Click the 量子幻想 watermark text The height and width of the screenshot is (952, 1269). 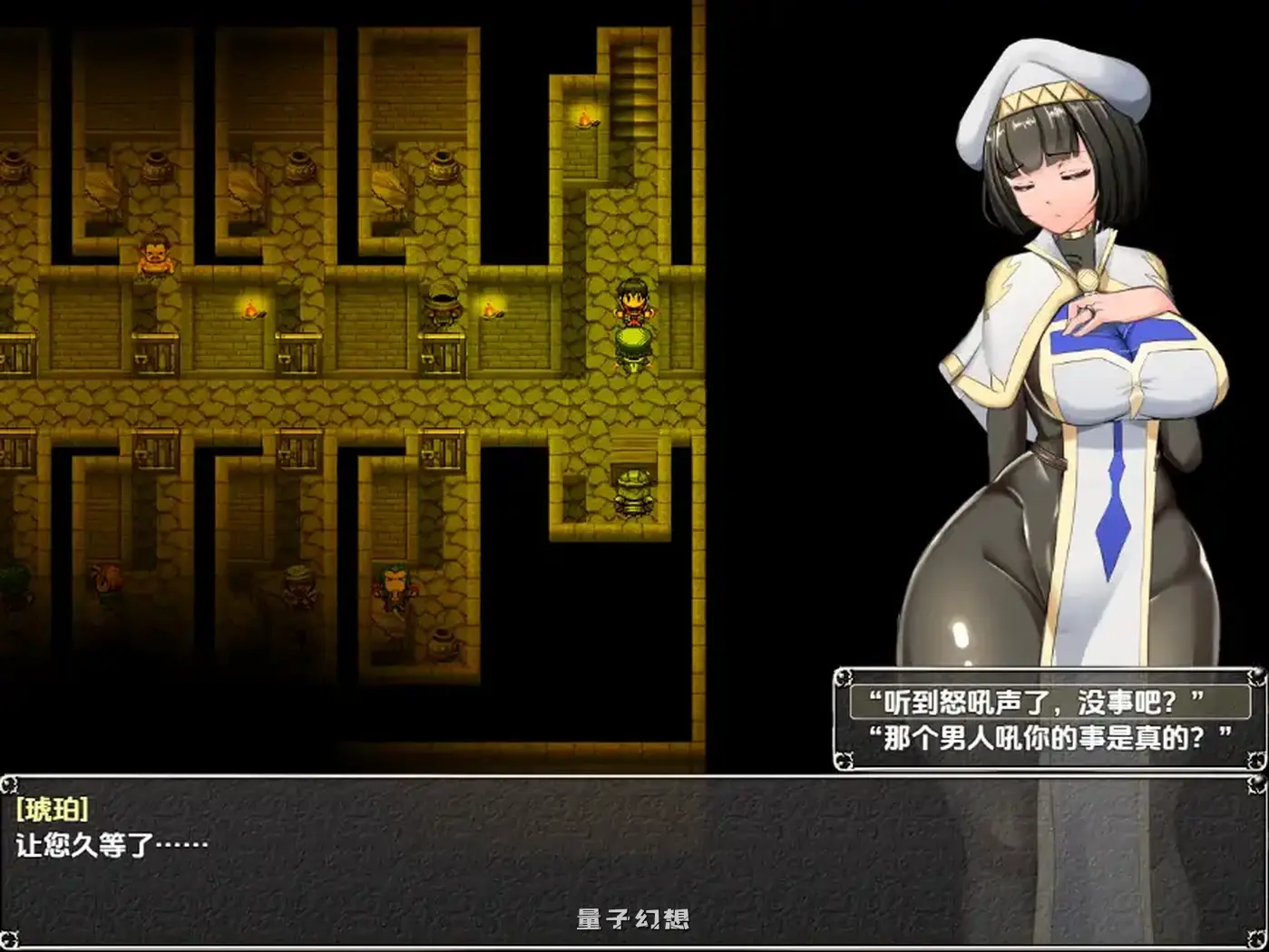pos(632,918)
